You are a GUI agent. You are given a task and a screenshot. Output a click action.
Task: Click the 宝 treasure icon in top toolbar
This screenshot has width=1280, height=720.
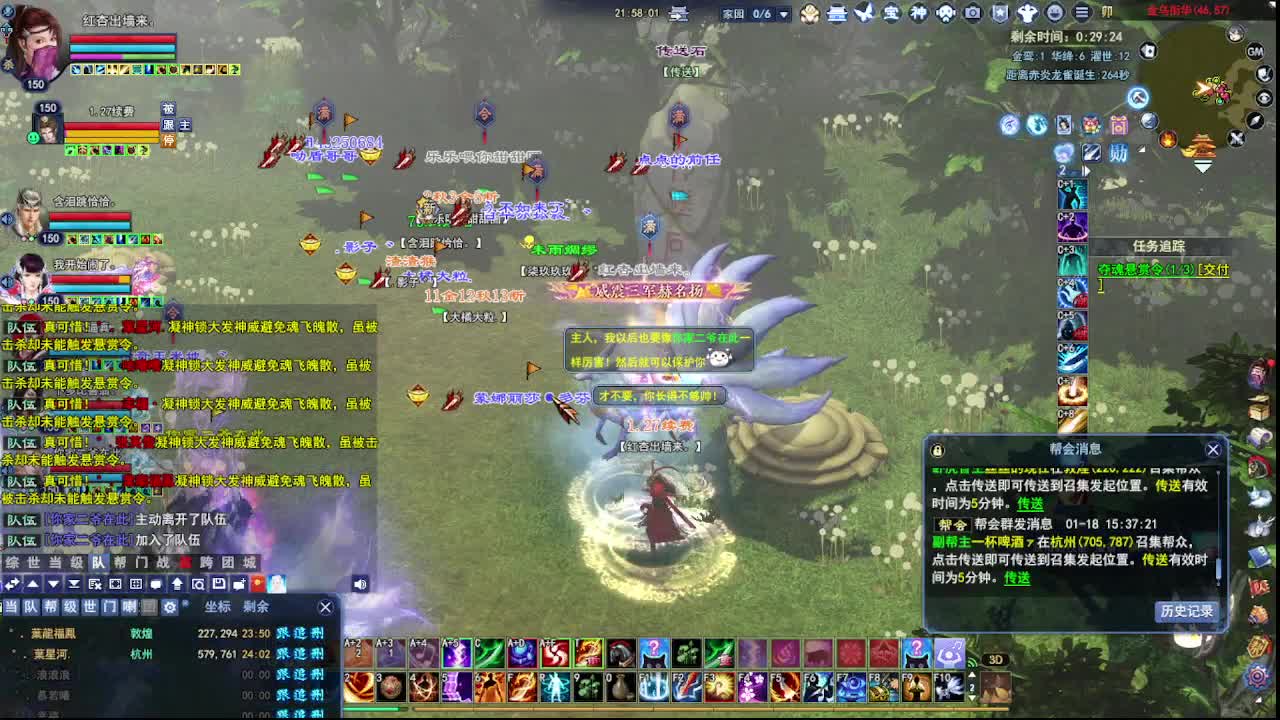click(x=893, y=13)
